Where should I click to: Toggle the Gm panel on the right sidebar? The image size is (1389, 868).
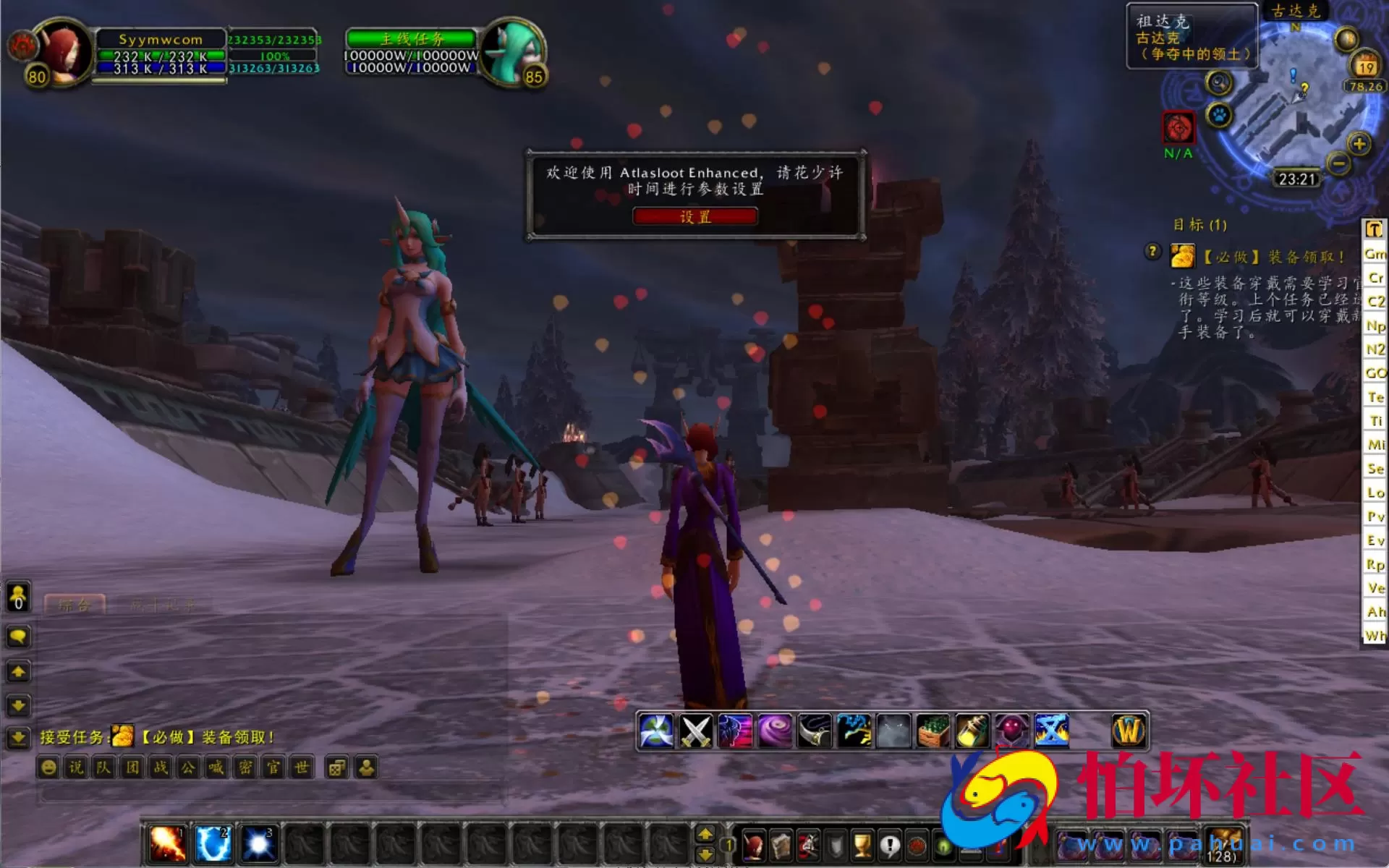pyautogui.click(x=1374, y=254)
